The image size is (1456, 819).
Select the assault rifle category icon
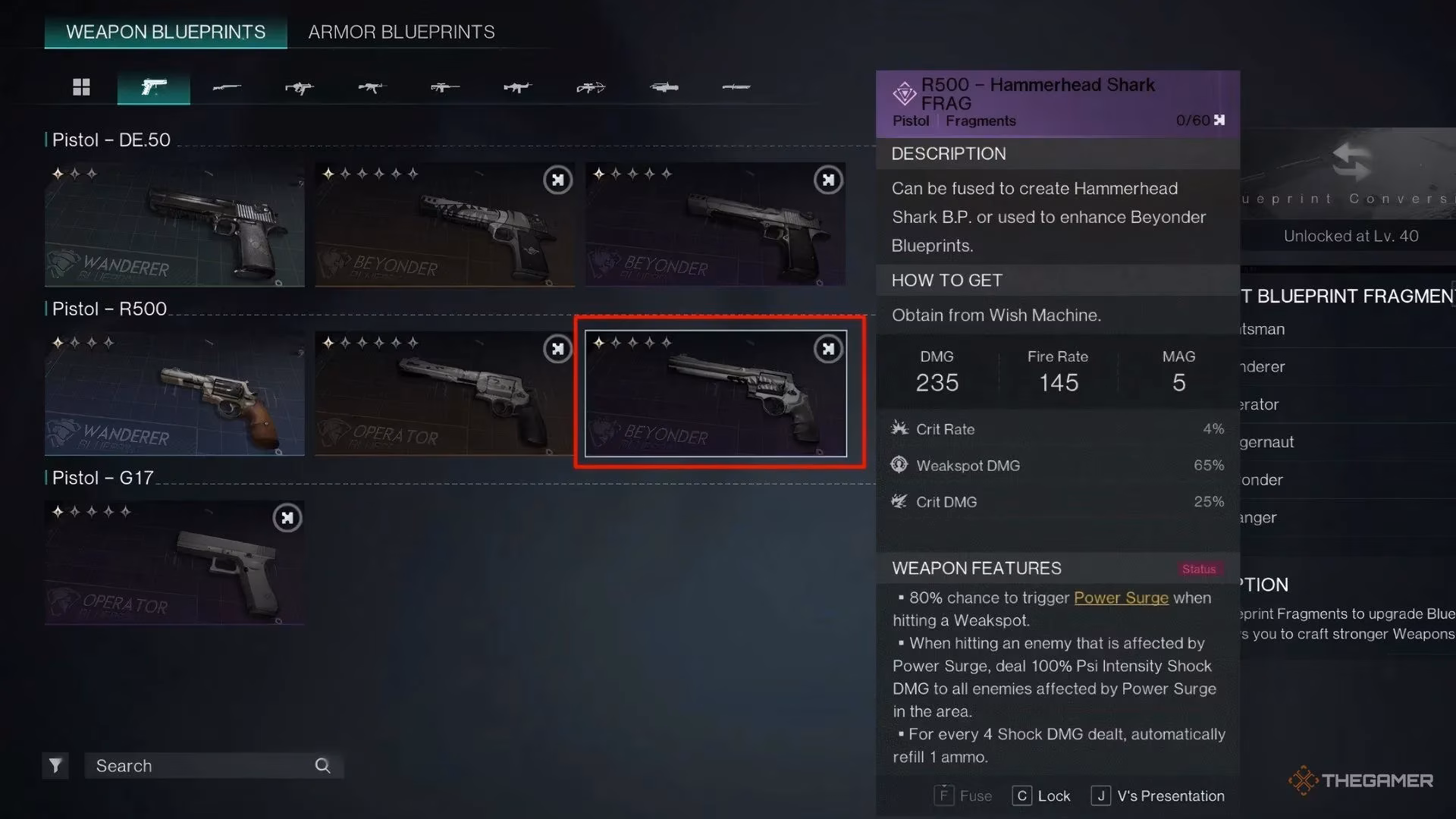[x=372, y=87]
